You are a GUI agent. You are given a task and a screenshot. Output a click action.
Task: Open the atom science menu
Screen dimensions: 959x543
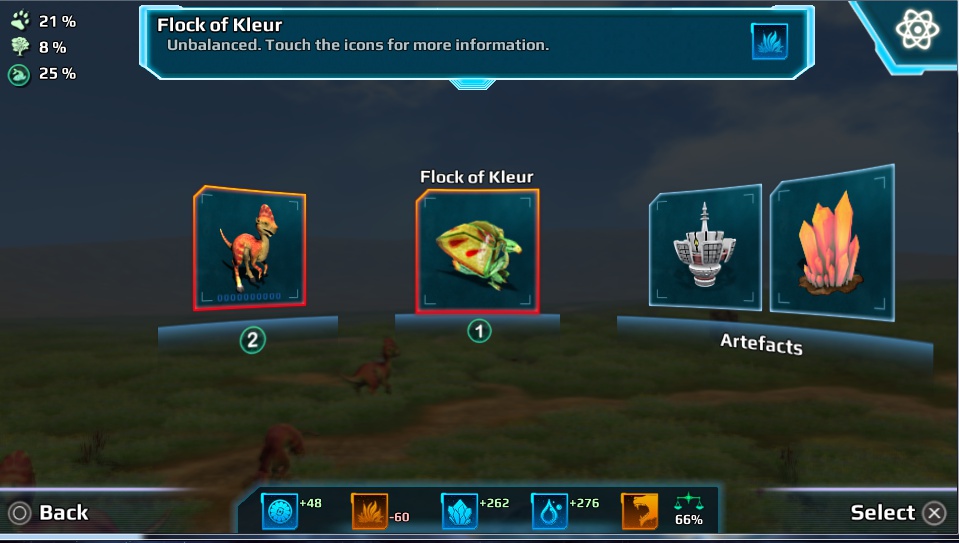(x=917, y=30)
